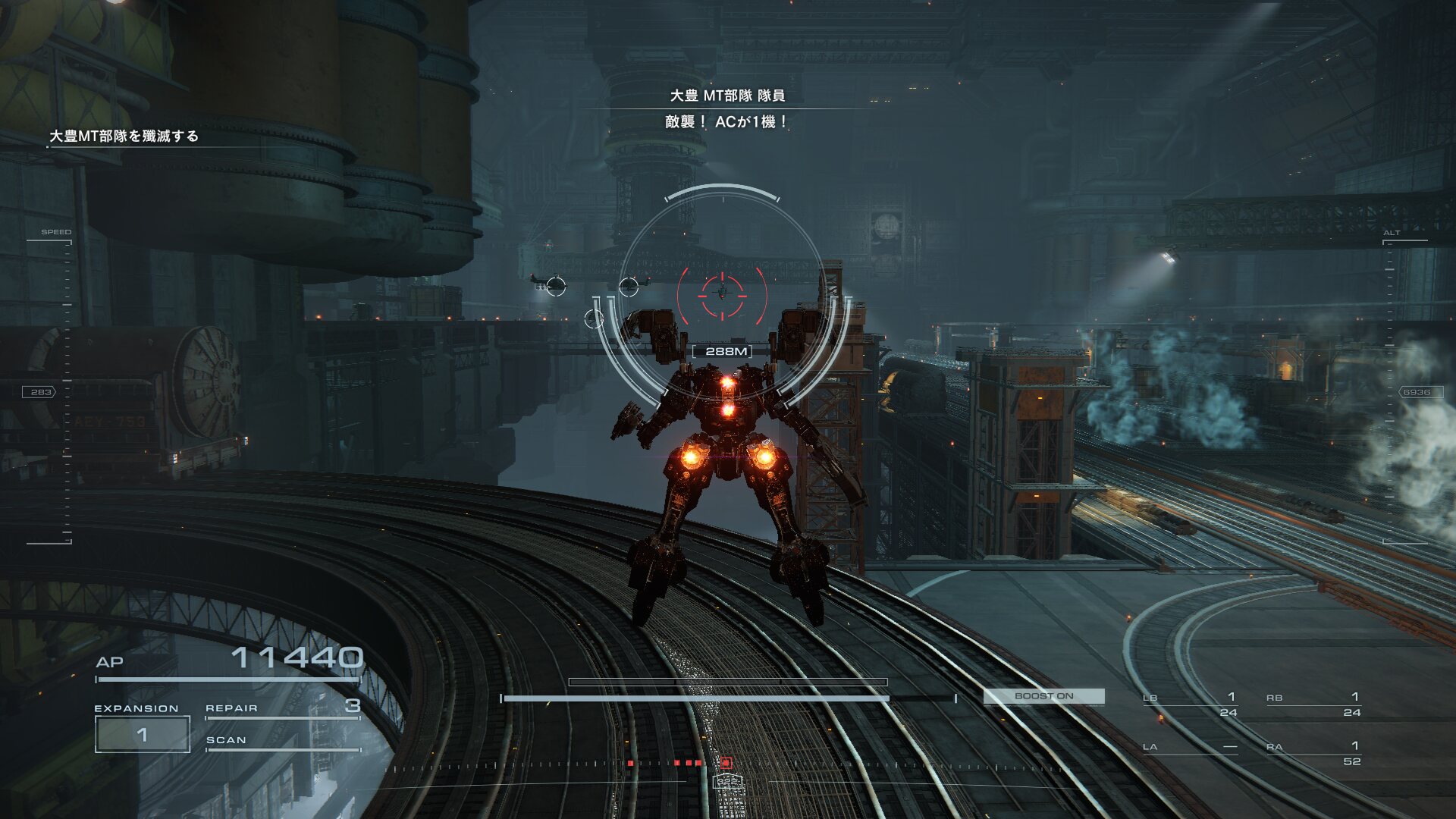The image size is (1456, 819).
Task: Activate the EXPANSION slot
Action: (142, 733)
